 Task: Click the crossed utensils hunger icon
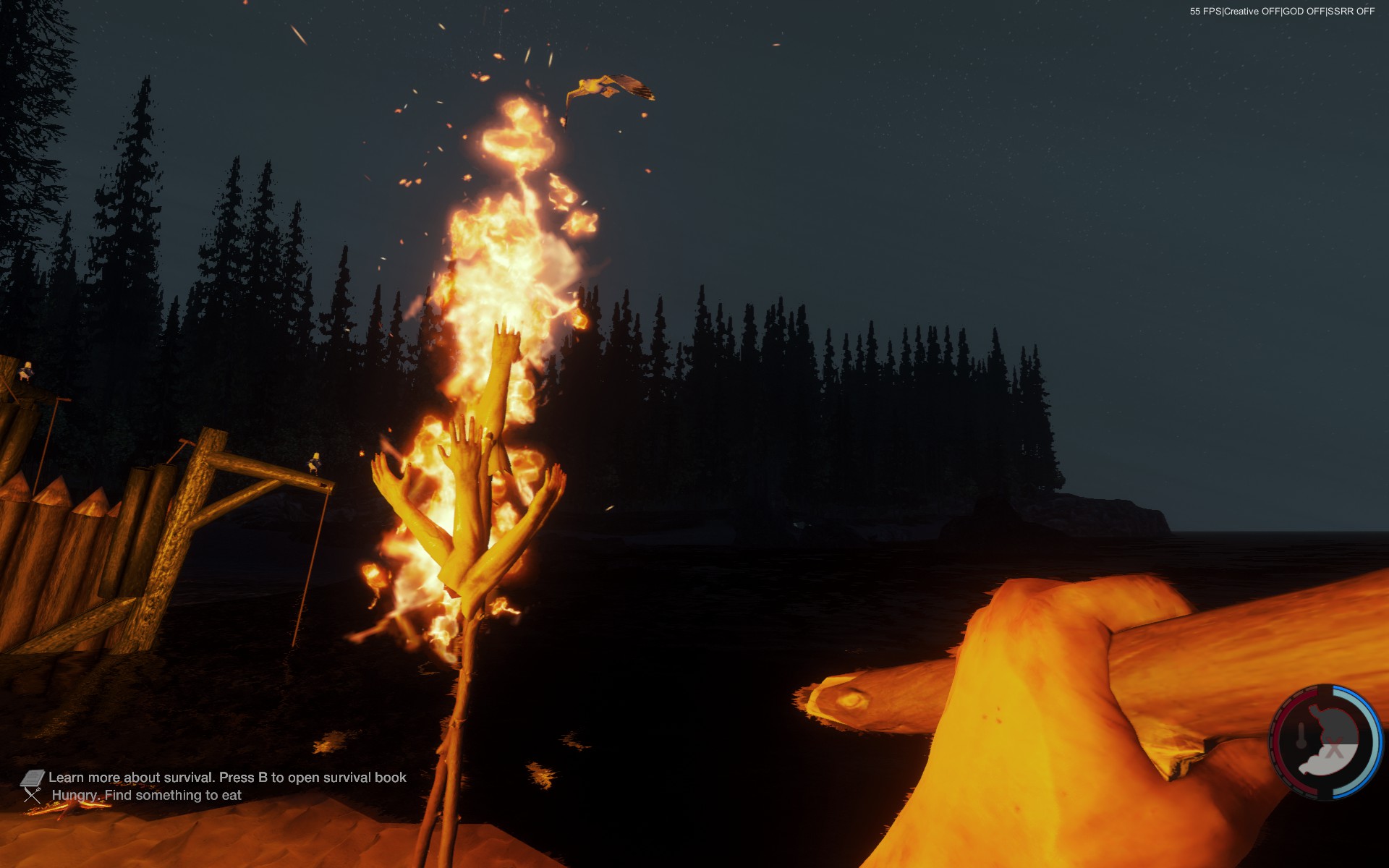[33, 796]
